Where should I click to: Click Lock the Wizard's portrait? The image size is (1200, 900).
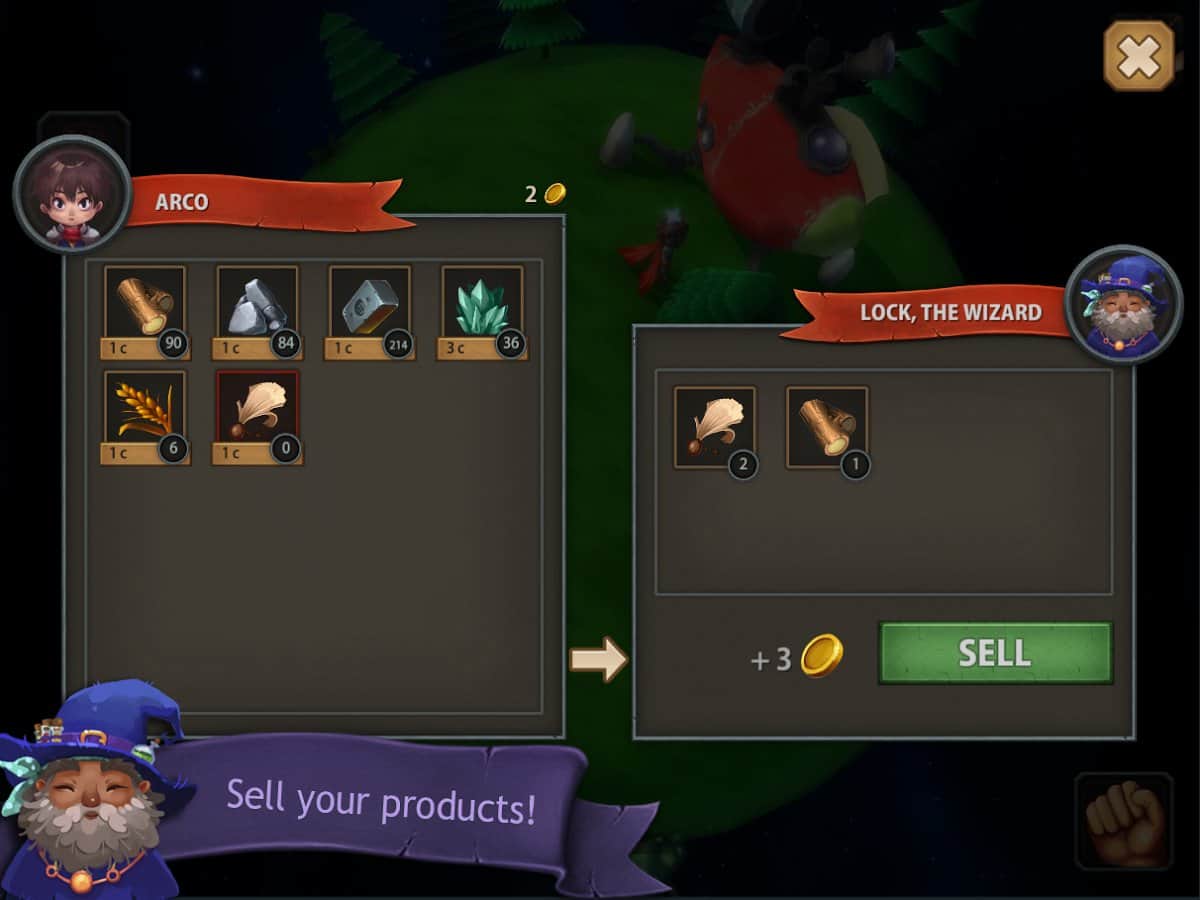[1124, 304]
